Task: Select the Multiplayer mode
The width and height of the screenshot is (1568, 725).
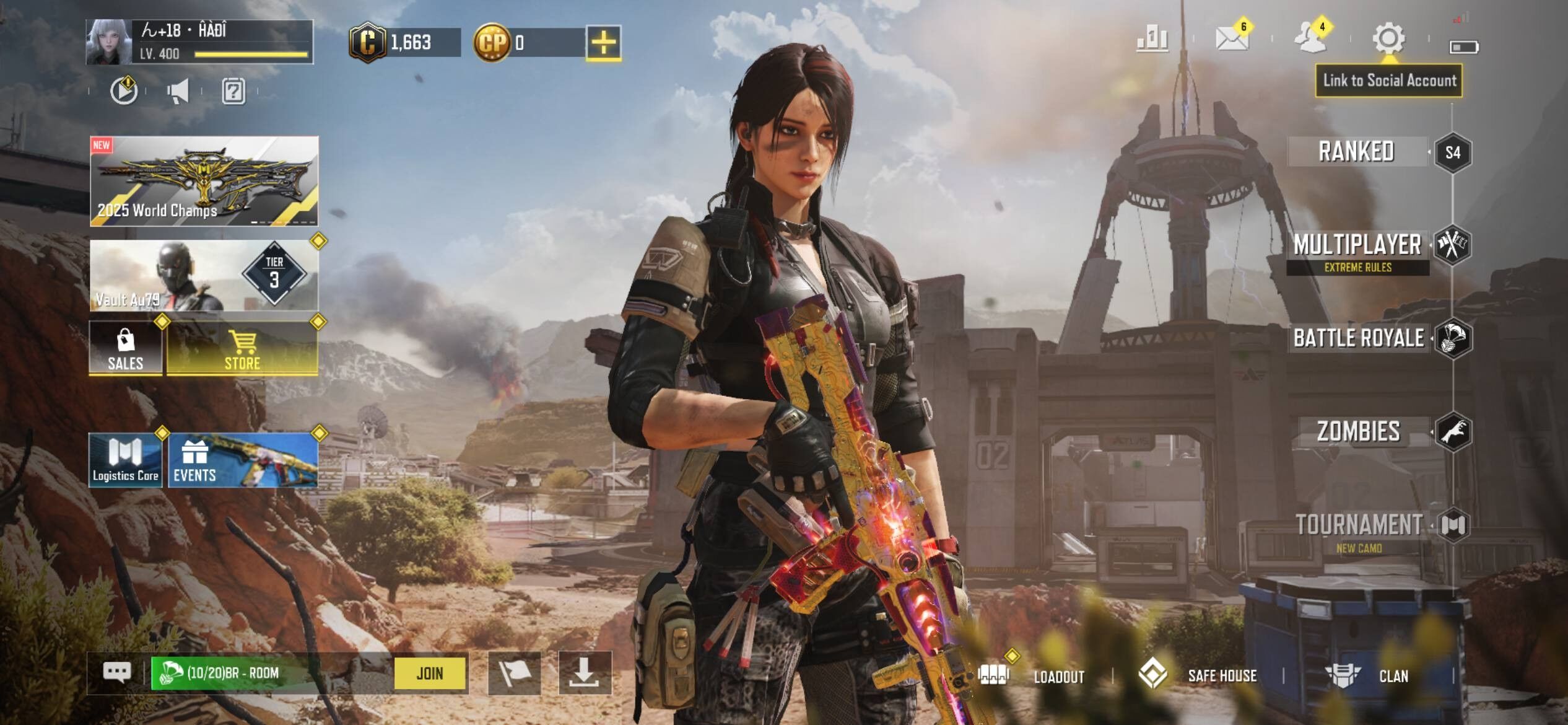Action: pos(1357,245)
